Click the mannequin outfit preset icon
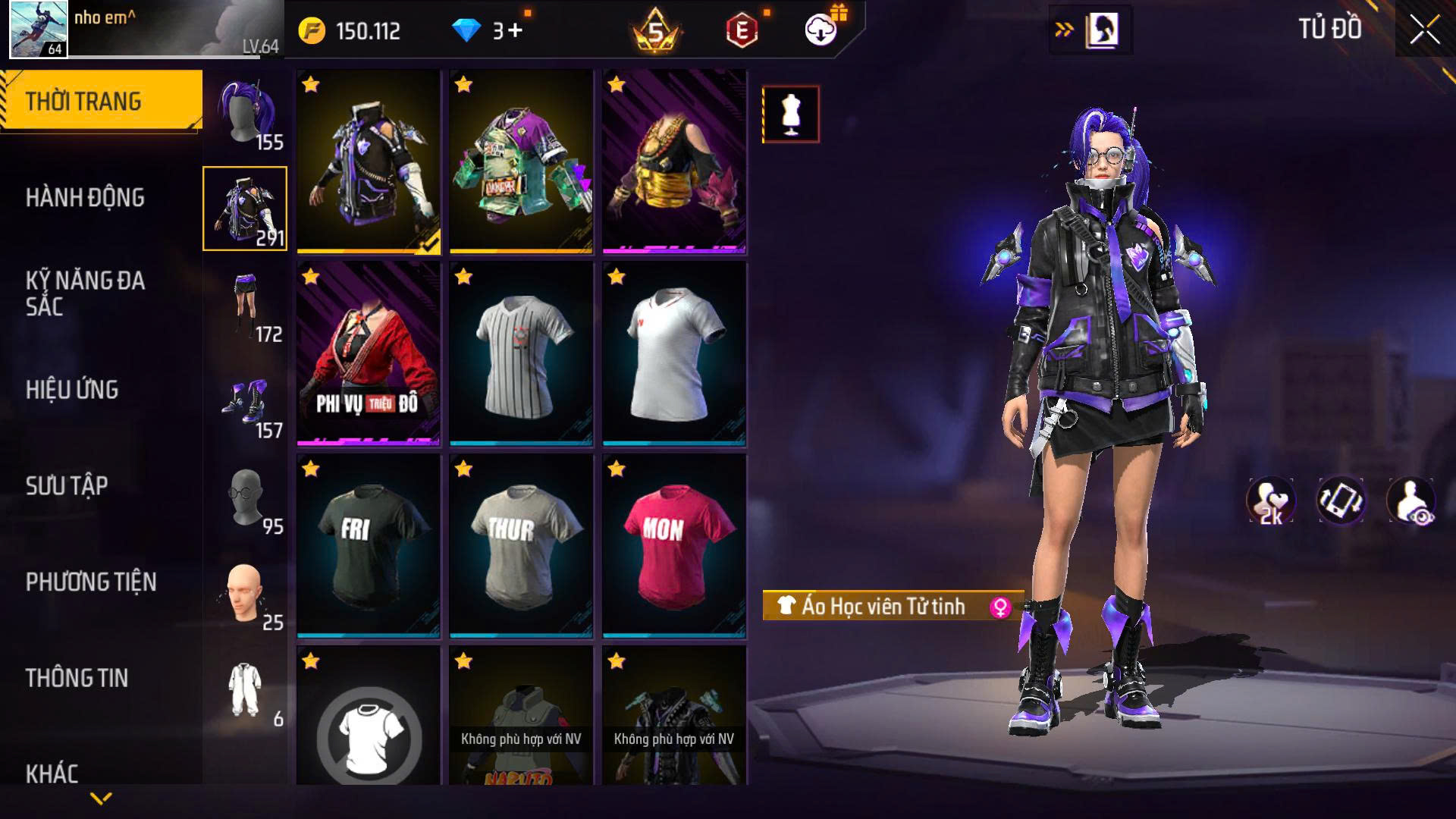The height and width of the screenshot is (819, 1456). point(790,115)
